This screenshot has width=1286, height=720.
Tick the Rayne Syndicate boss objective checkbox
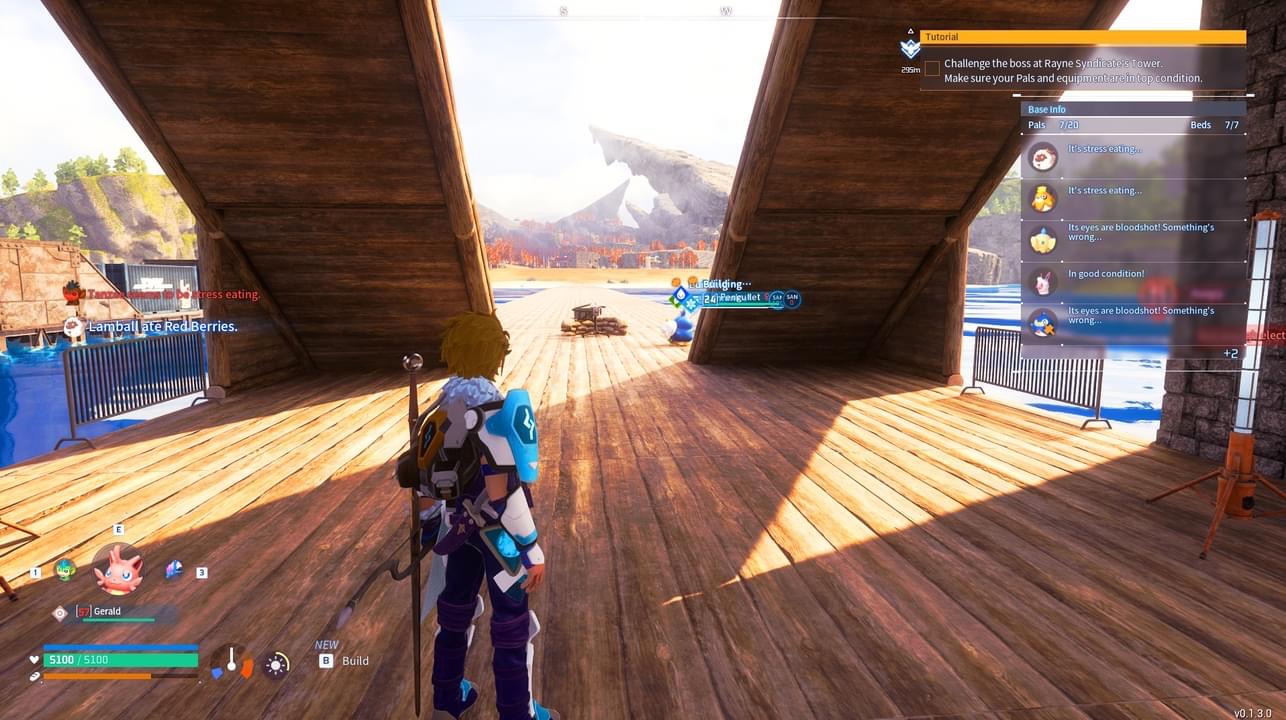[932, 68]
